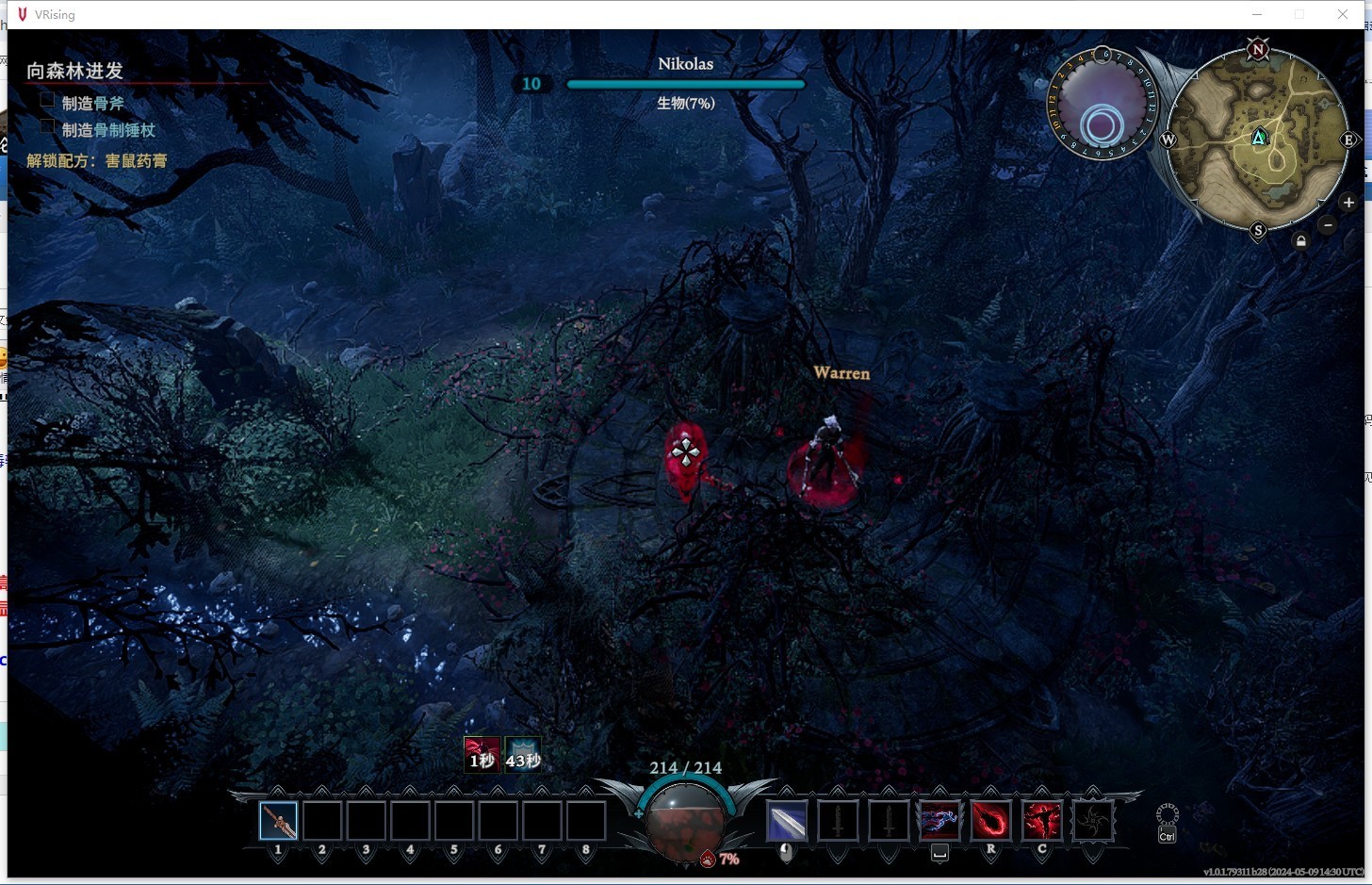Zoom out the minimap with minus button
The image size is (1372, 885).
[1328, 224]
